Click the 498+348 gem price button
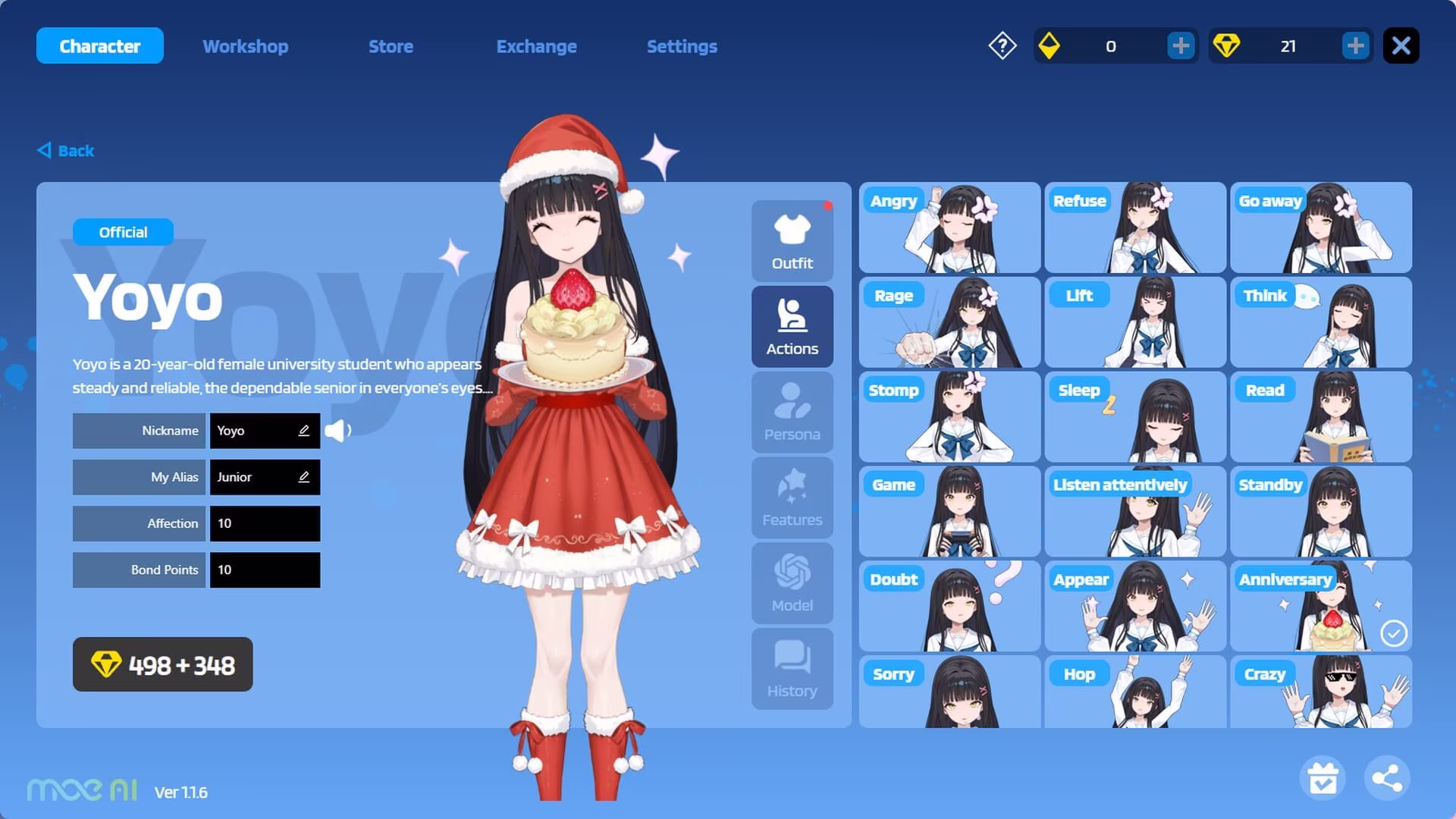This screenshot has height=819, width=1456. pyautogui.click(x=162, y=665)
